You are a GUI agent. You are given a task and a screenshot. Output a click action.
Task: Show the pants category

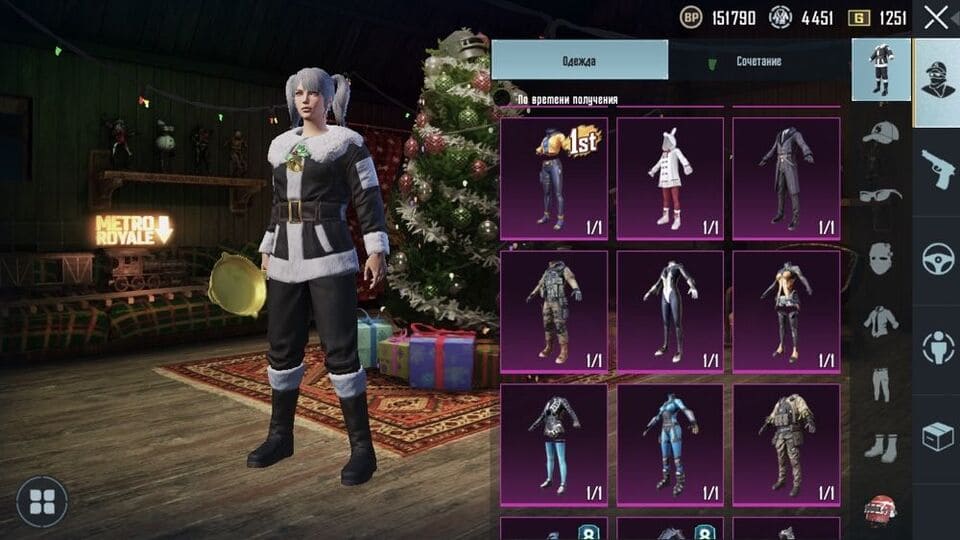click(881, 383)
